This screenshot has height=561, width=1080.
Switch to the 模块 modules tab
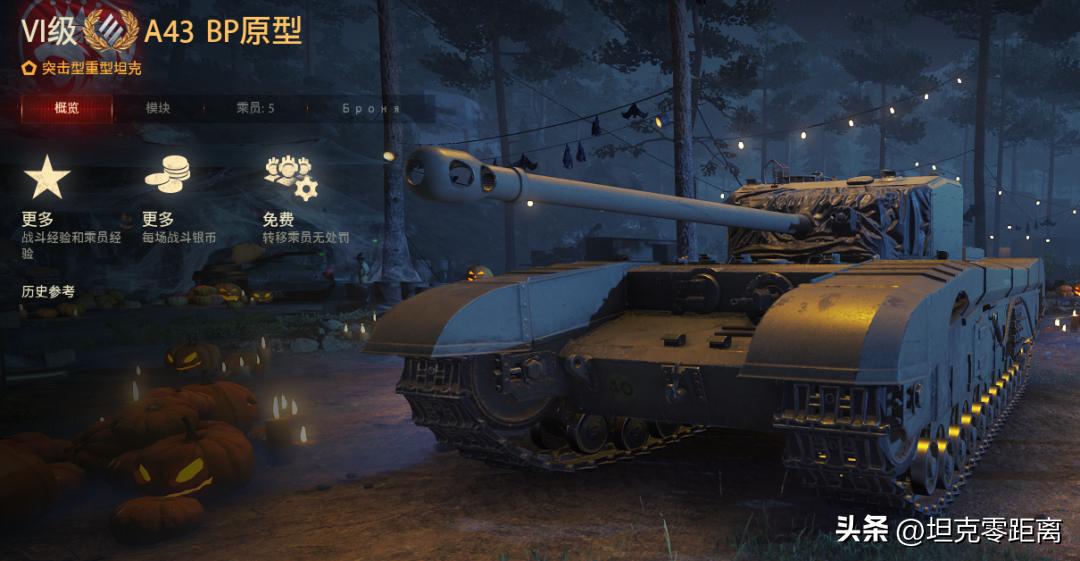[158, 108]
